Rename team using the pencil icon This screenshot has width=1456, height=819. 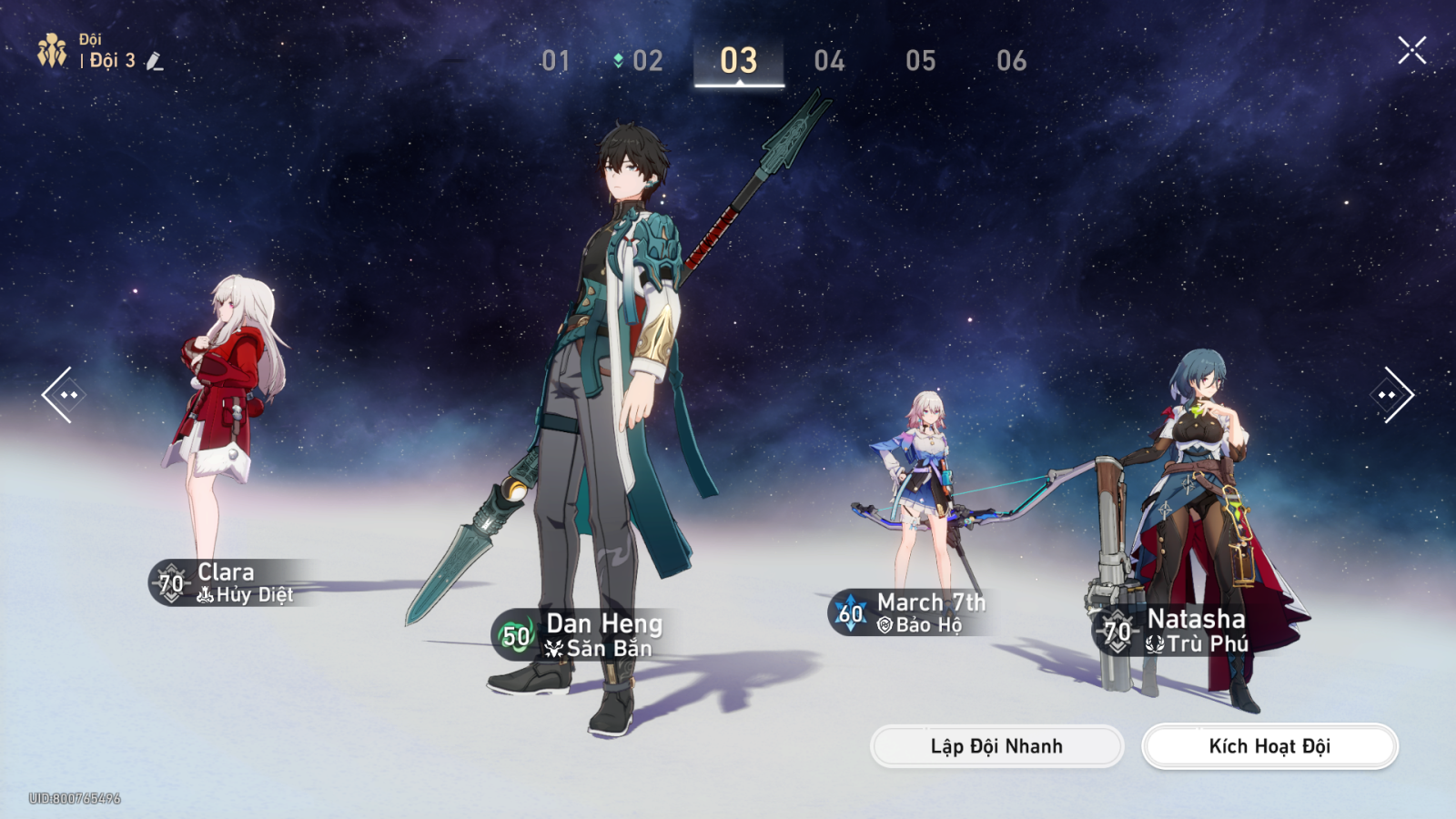(x=155, y=61)
